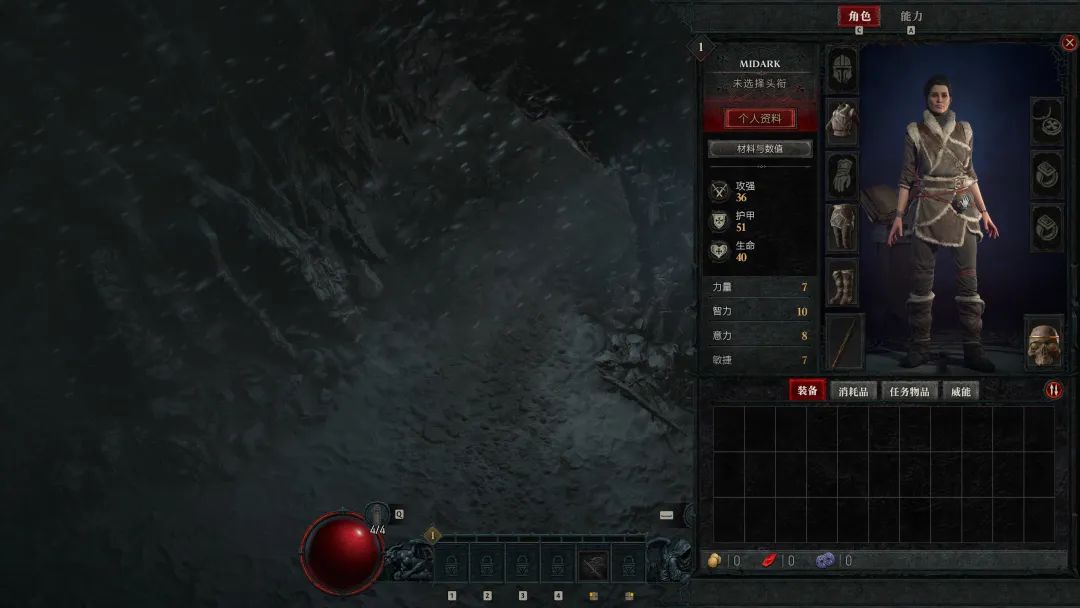Select the equipped pants slot
The height and width of the screenshot is (608, 1080).
click(843, 228)
